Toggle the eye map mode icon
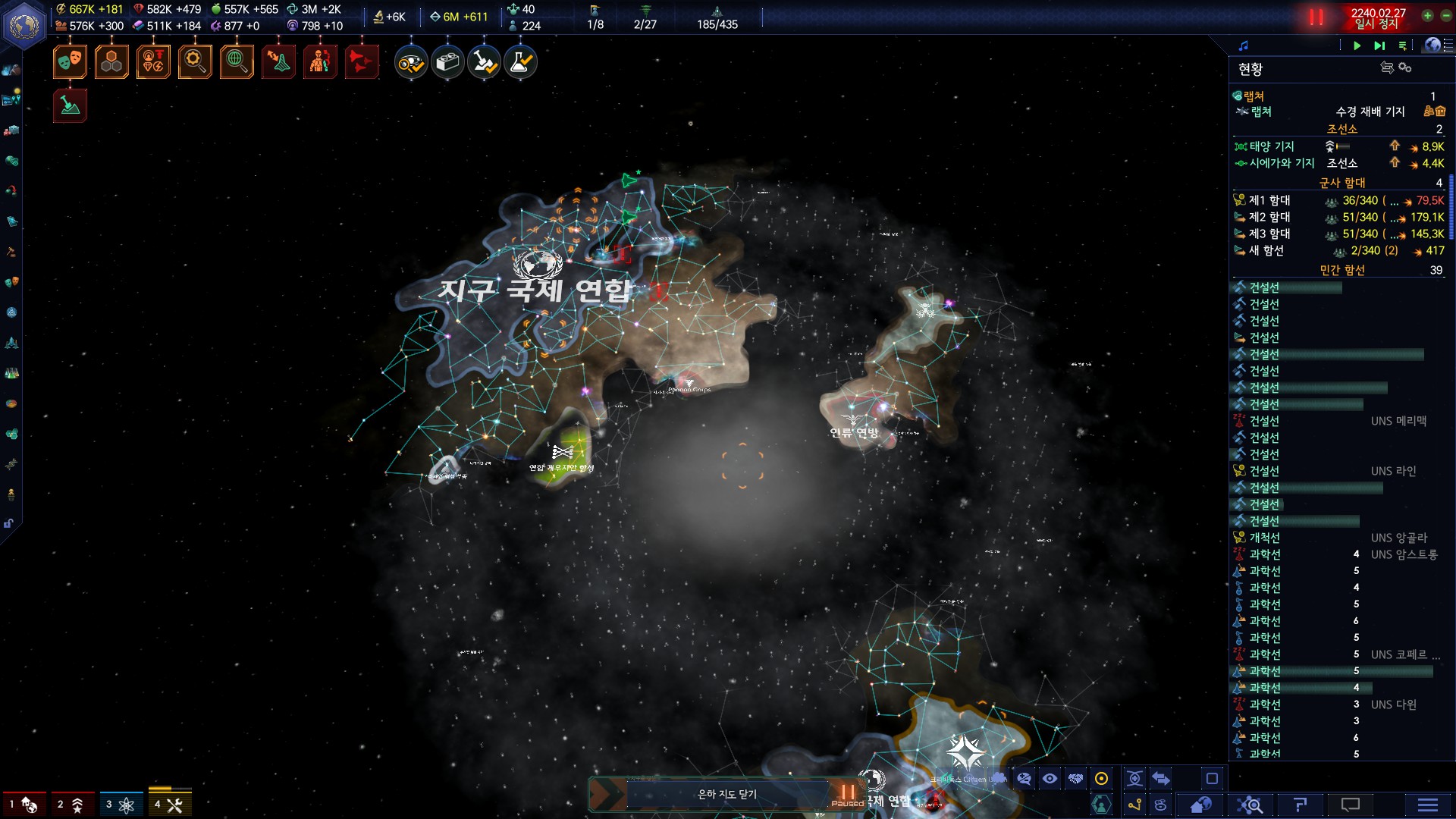 (1050, 779)
